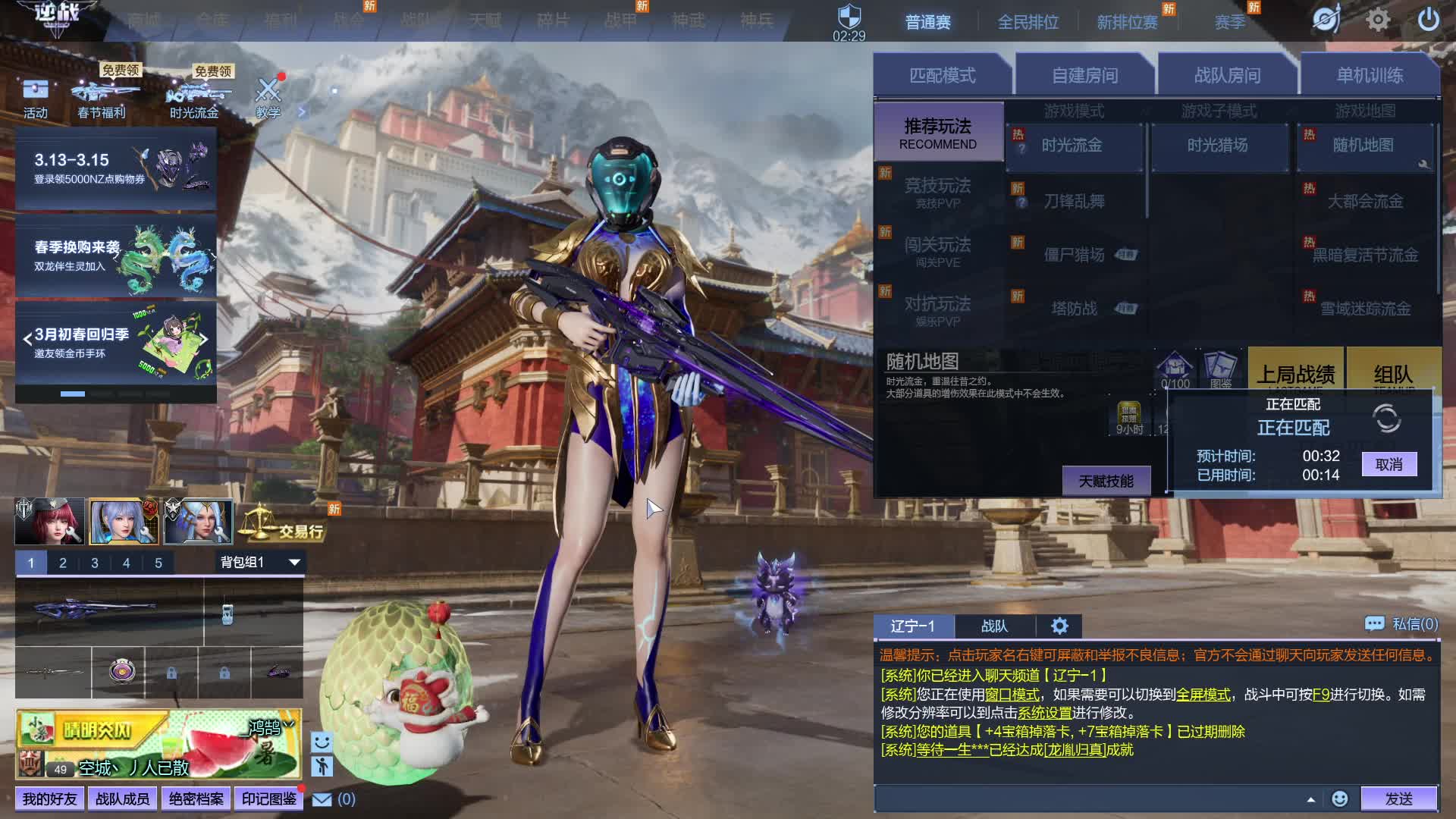Image resolution: width=1456 pixels, height=819 pixels.
Task: Choose the 时光流金 game mode
Action: click(1072, 146)
